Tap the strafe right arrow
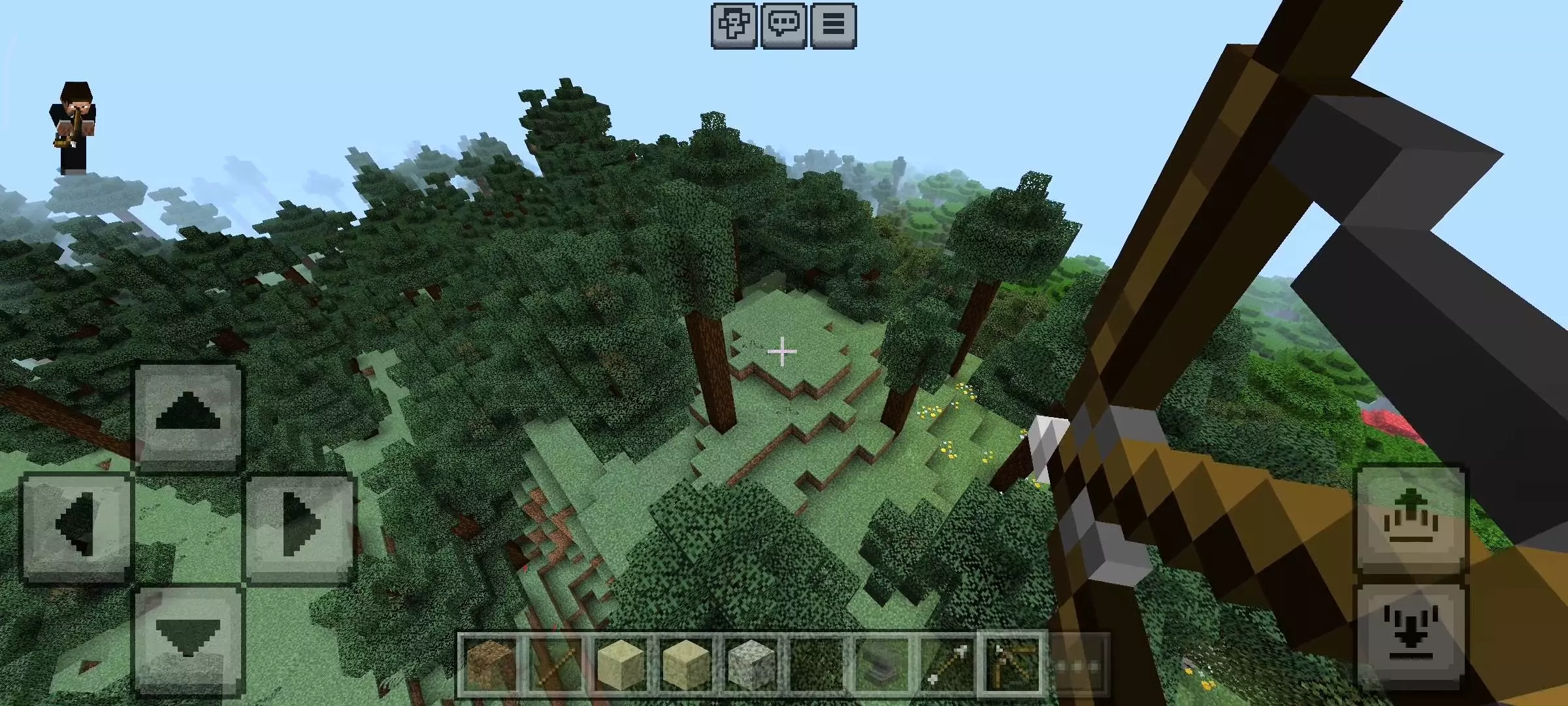1568x706 pixels. 300,526
